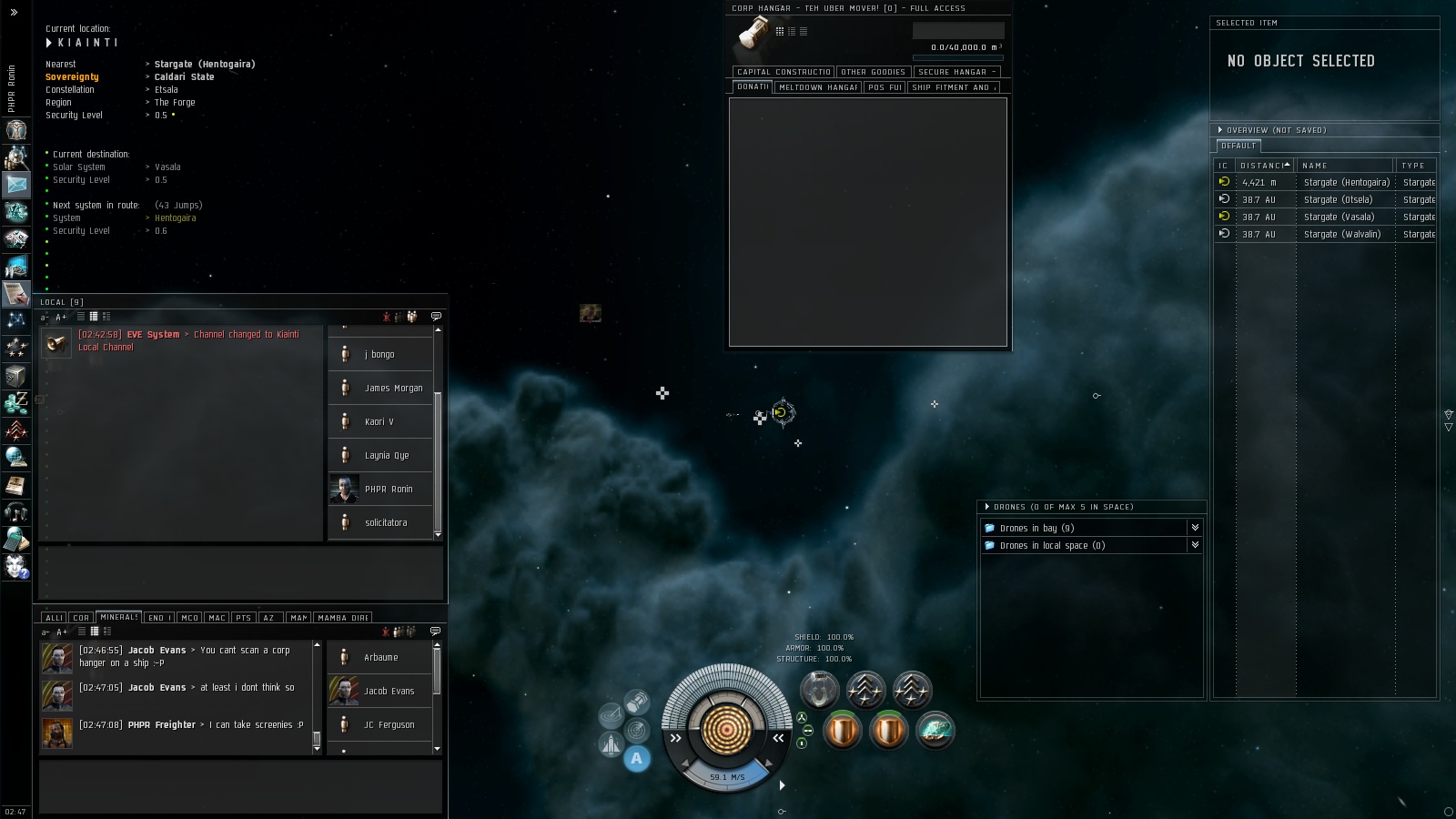Switch to the Capital Construction hangar tab
Screen dimensions: 1456x819
point(784,72)
